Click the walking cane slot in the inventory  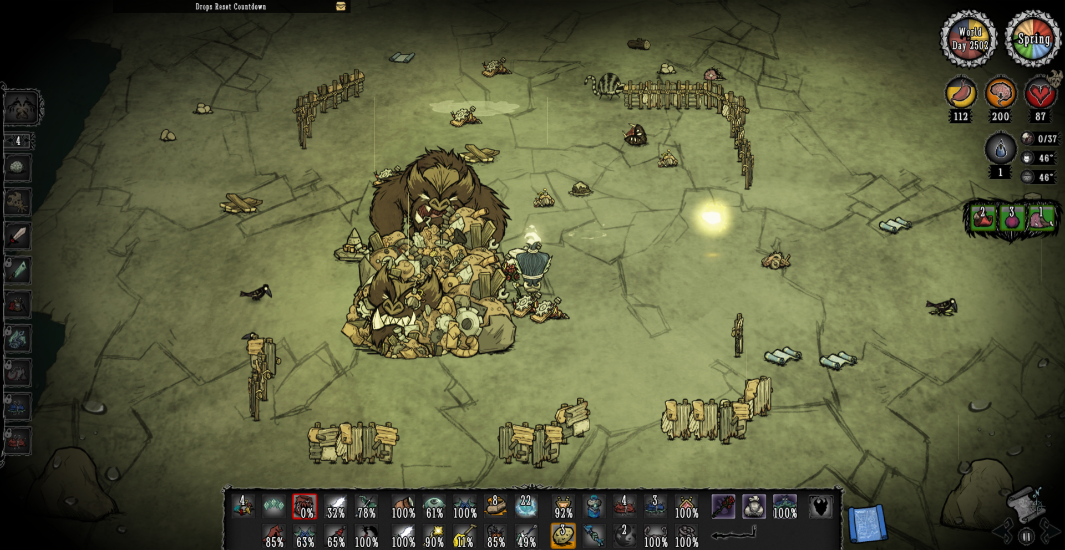pyautogui.click(x=735, y=536)
